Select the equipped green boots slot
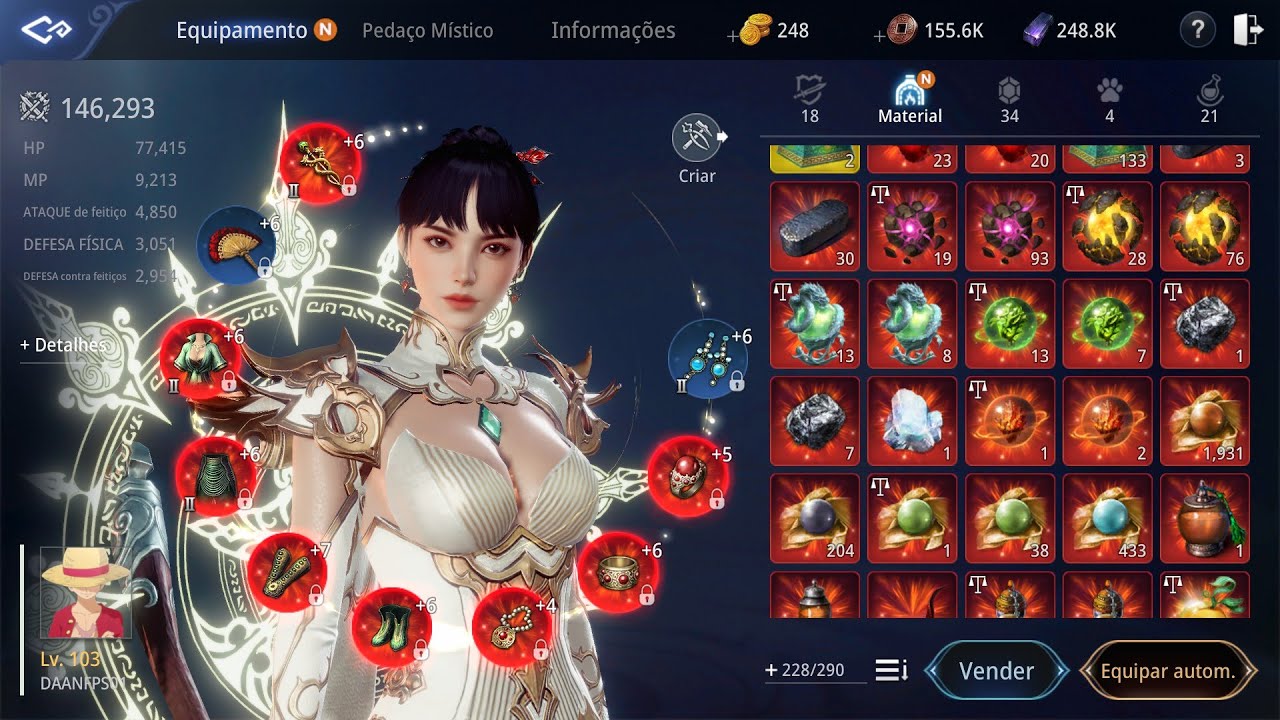This screenshot has width=1280, height=720. pos(392,627)
